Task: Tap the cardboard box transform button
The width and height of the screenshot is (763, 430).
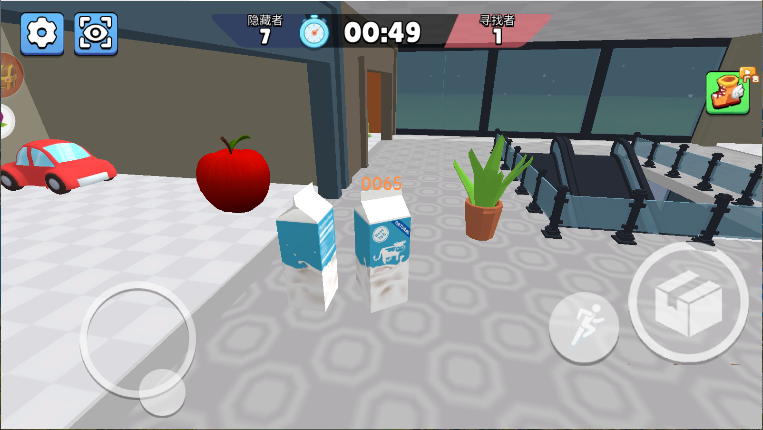Action: (688, 302)
